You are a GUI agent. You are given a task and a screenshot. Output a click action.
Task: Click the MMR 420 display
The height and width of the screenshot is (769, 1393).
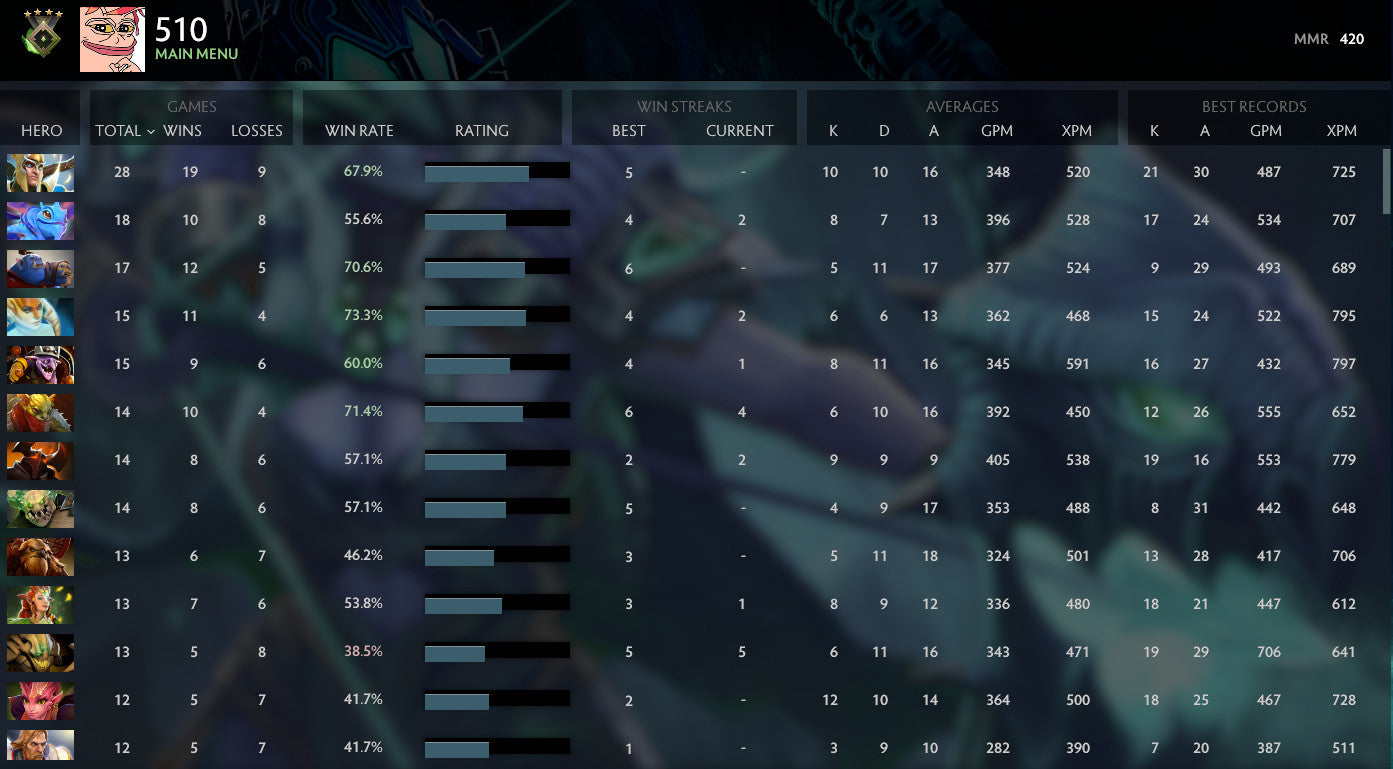[1330, 39]
